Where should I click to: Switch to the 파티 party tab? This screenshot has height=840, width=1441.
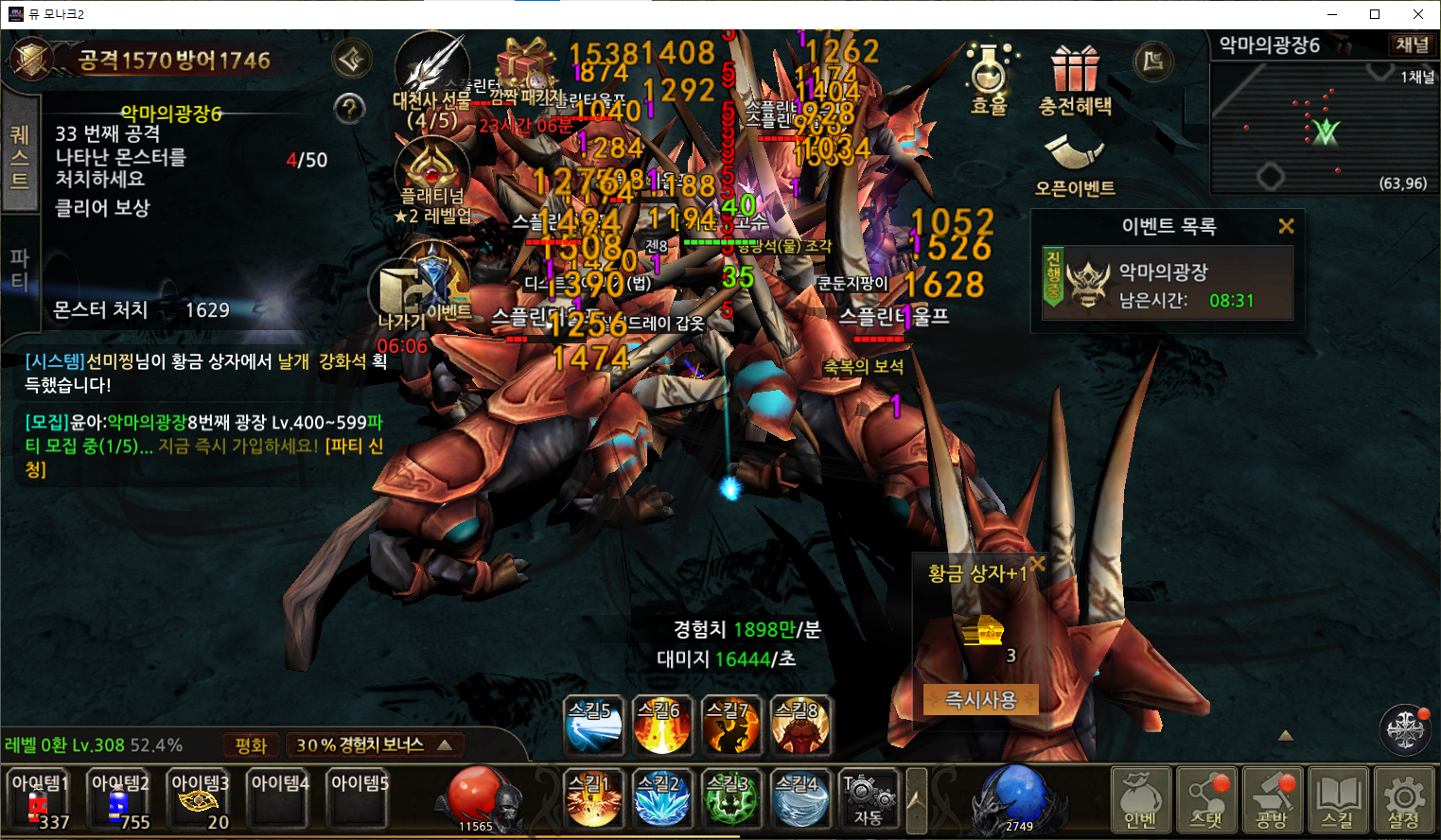20,270
